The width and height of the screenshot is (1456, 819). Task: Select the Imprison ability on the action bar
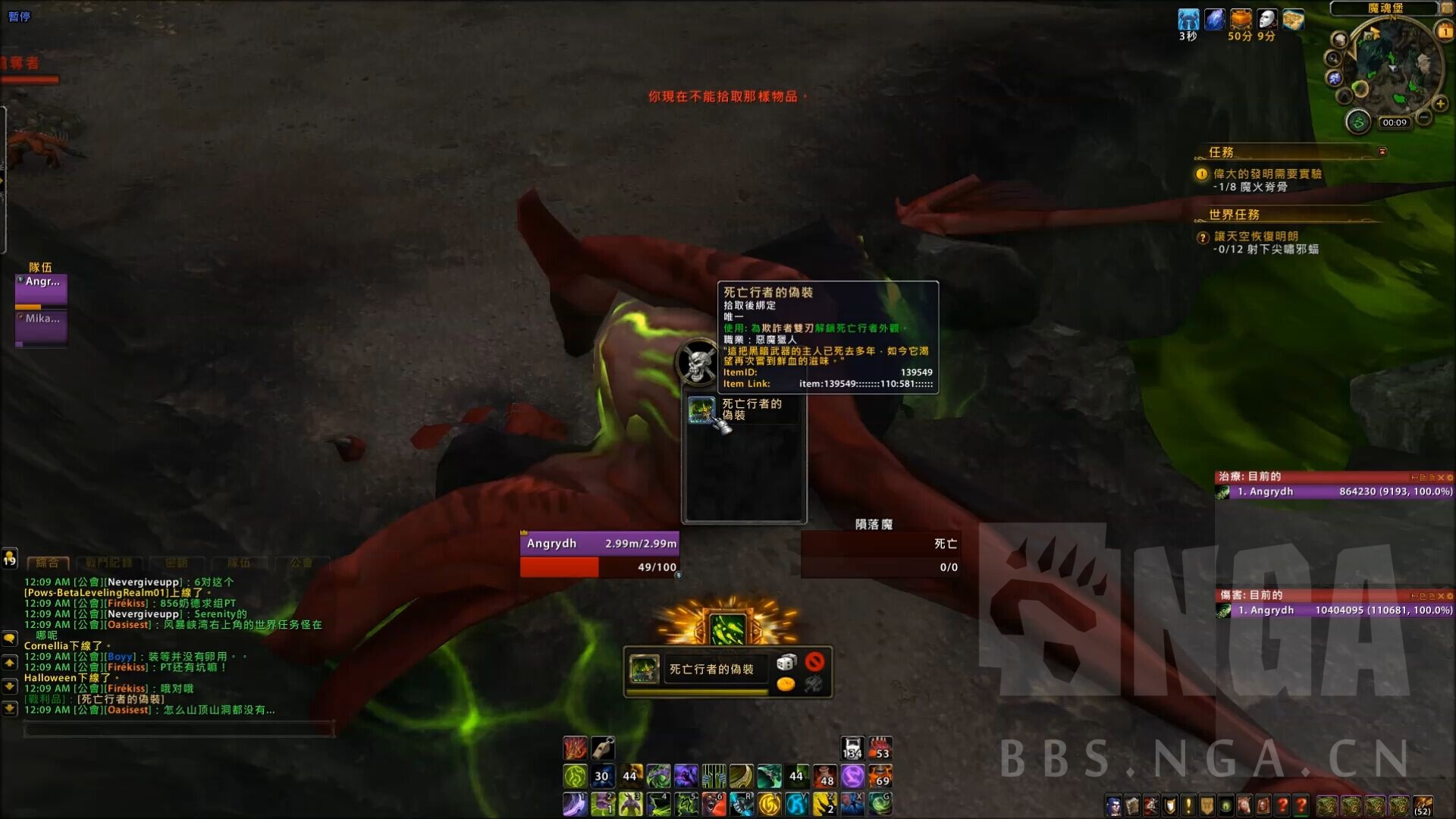point(714,775)
